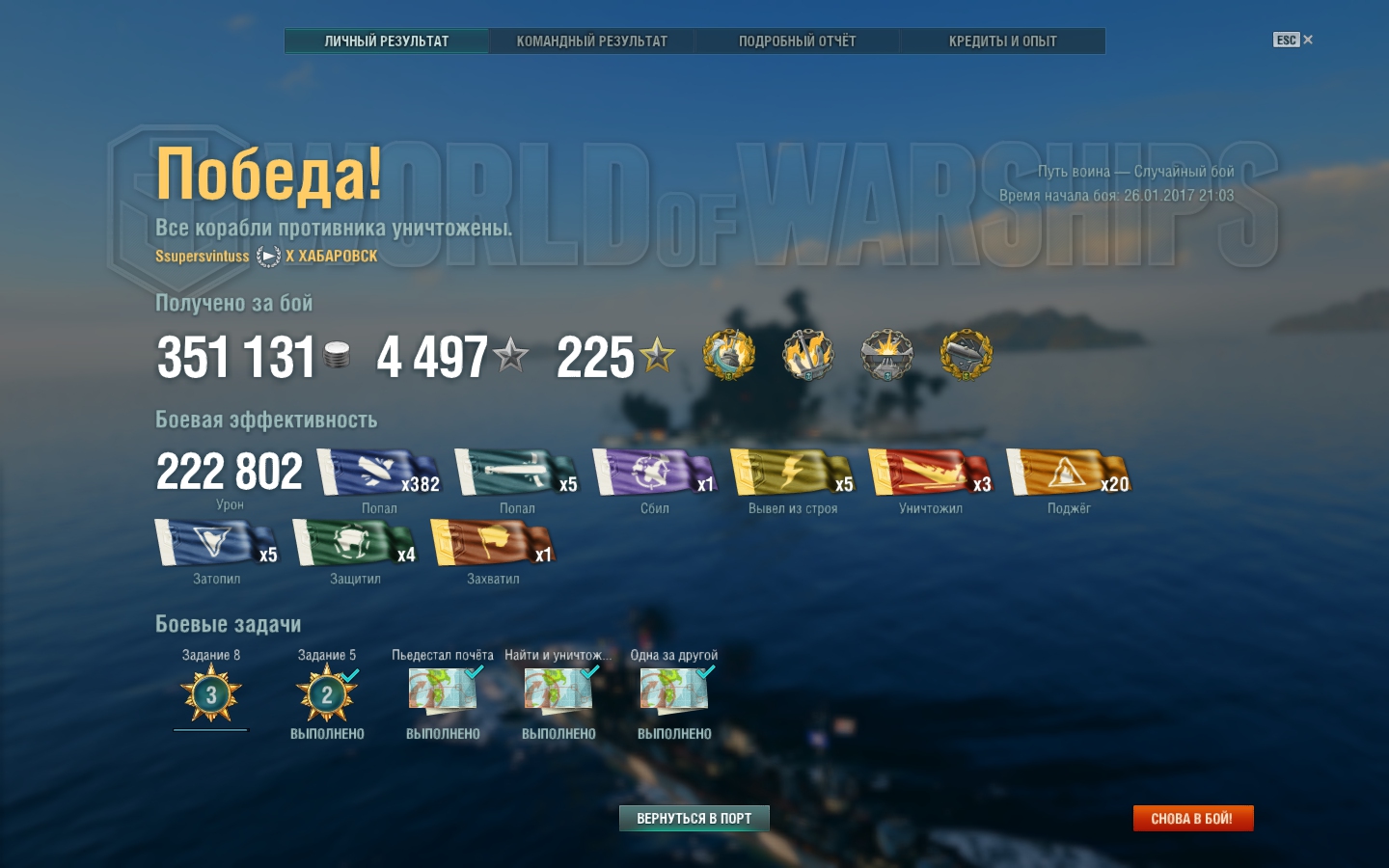Inspect the x382 shell hits ribbon
Screen dimensions: 1389x868
pyautogui.click(x=378, y=473)
